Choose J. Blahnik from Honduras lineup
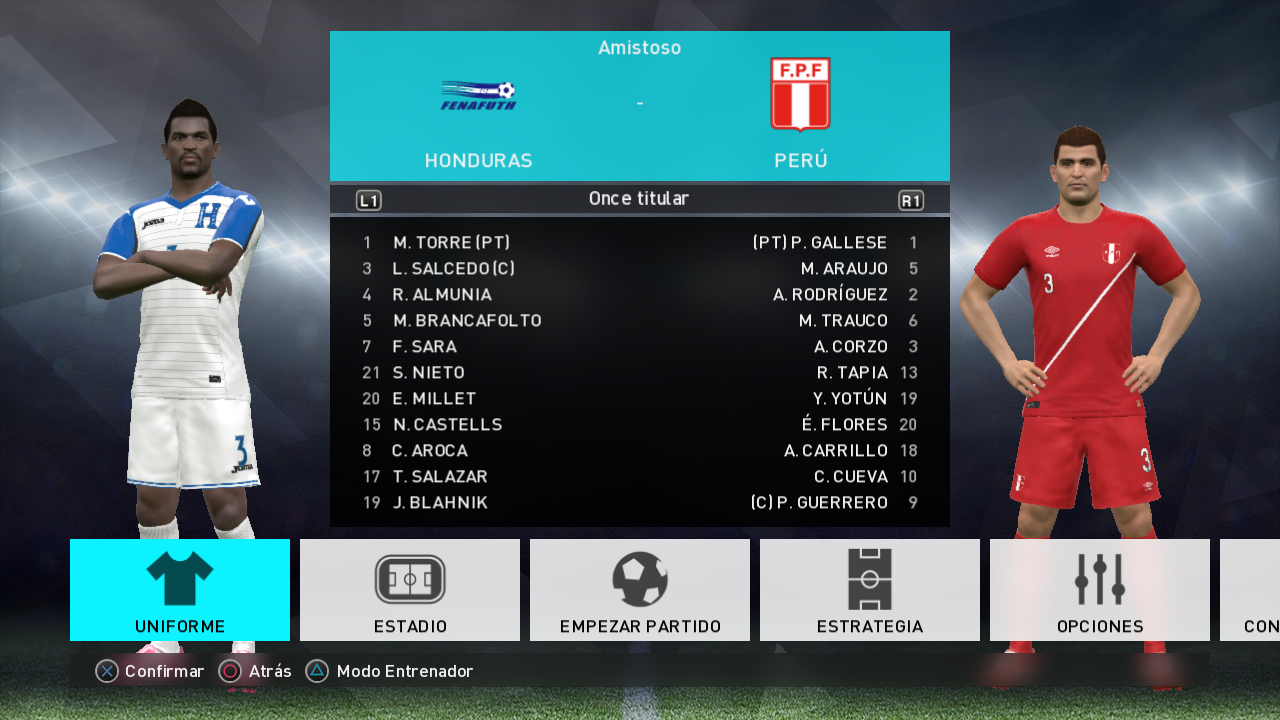 pos(440,503)
